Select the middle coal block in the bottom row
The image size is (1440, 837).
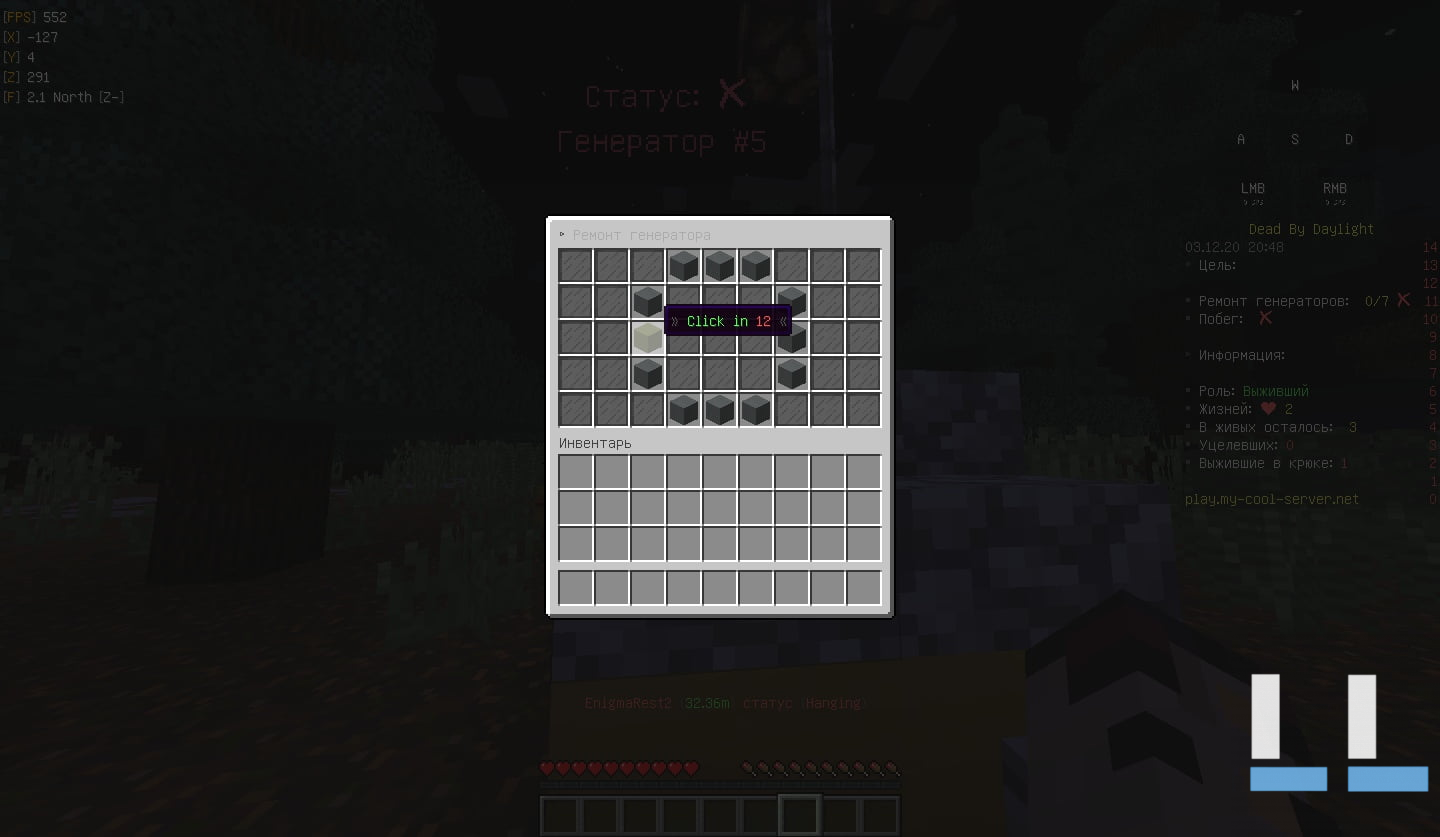click(720, 408)
